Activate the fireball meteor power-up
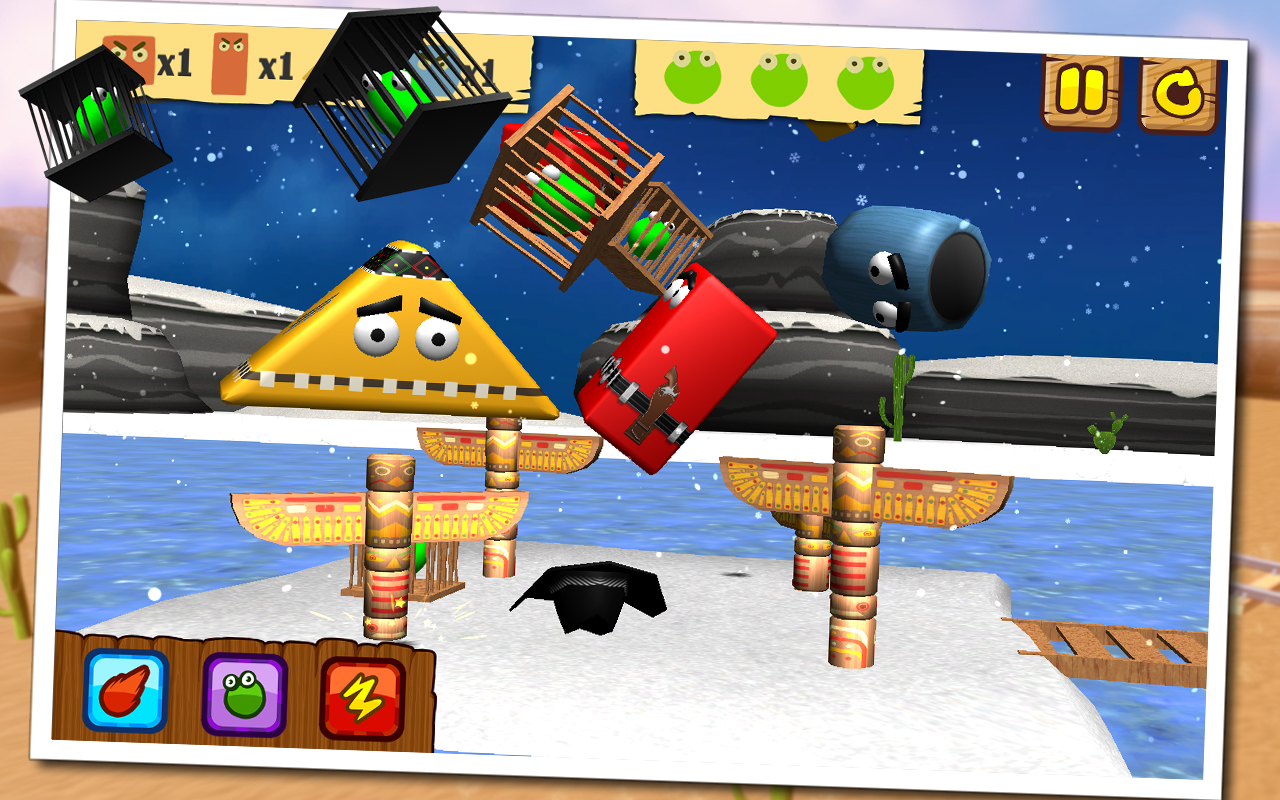 pyautogui.click(x=126, y=690)
